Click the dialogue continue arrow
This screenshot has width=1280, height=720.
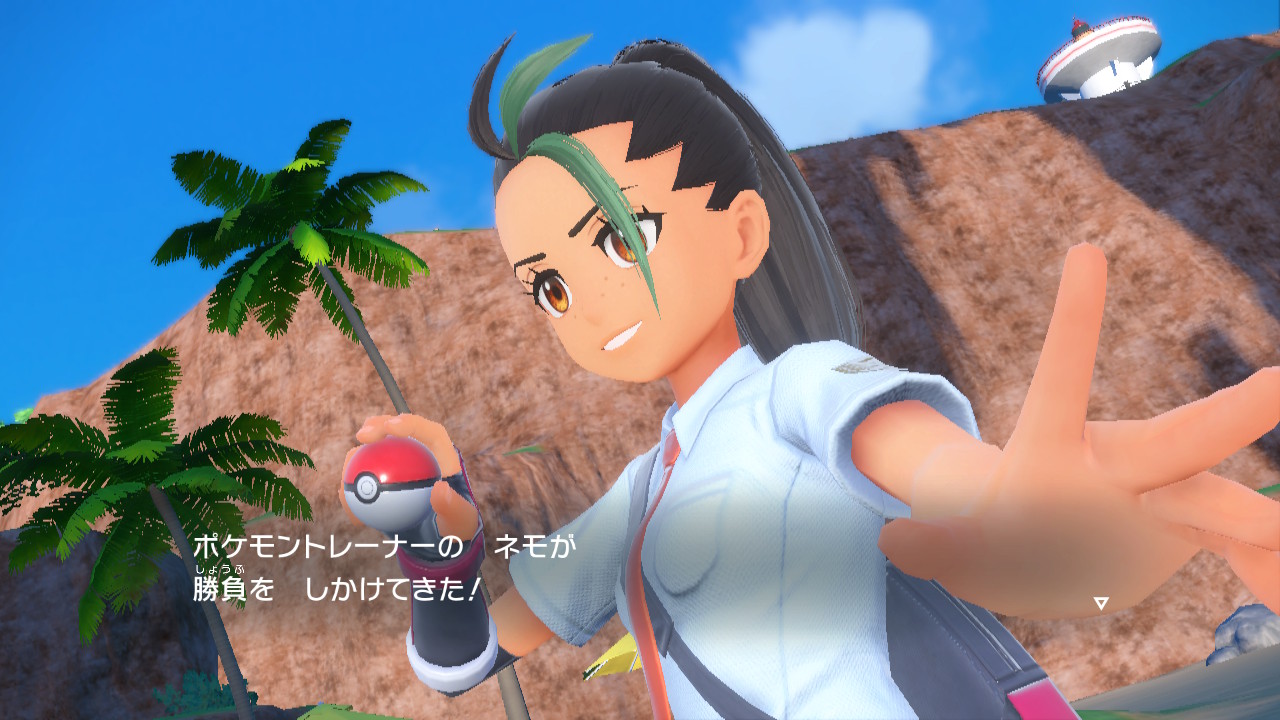click(x=1101, y=603)
